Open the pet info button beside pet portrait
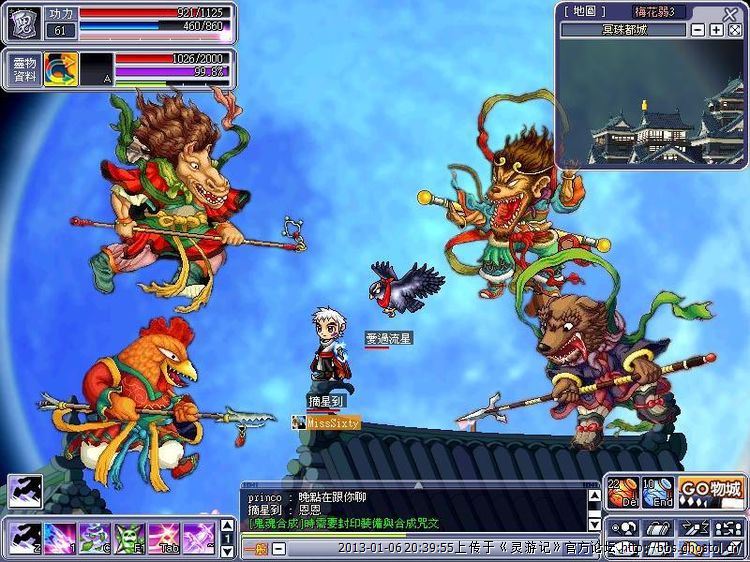 point(25,68)
